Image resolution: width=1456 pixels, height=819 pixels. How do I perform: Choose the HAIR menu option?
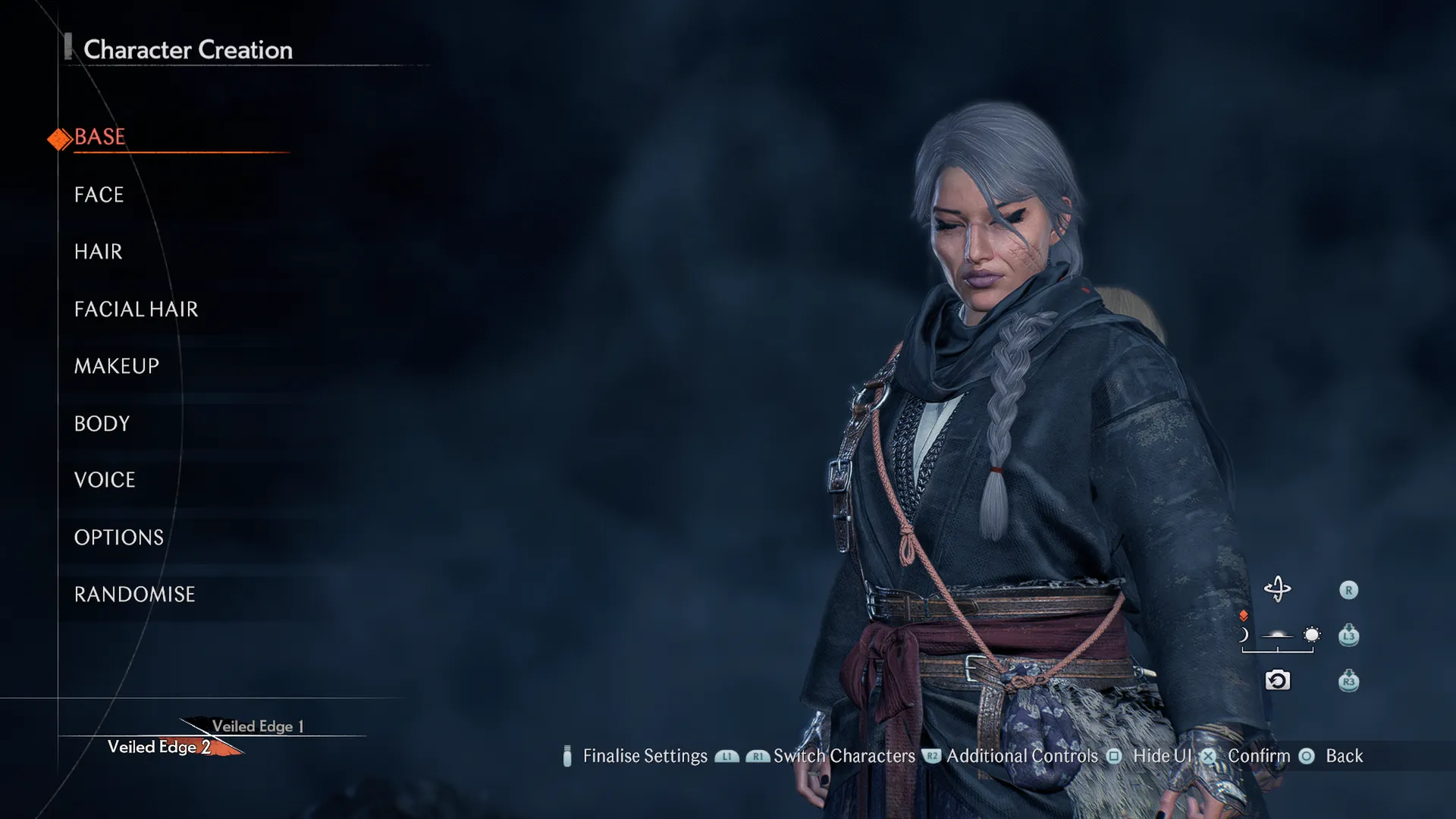pyautogui.click(x=98, y=252)
